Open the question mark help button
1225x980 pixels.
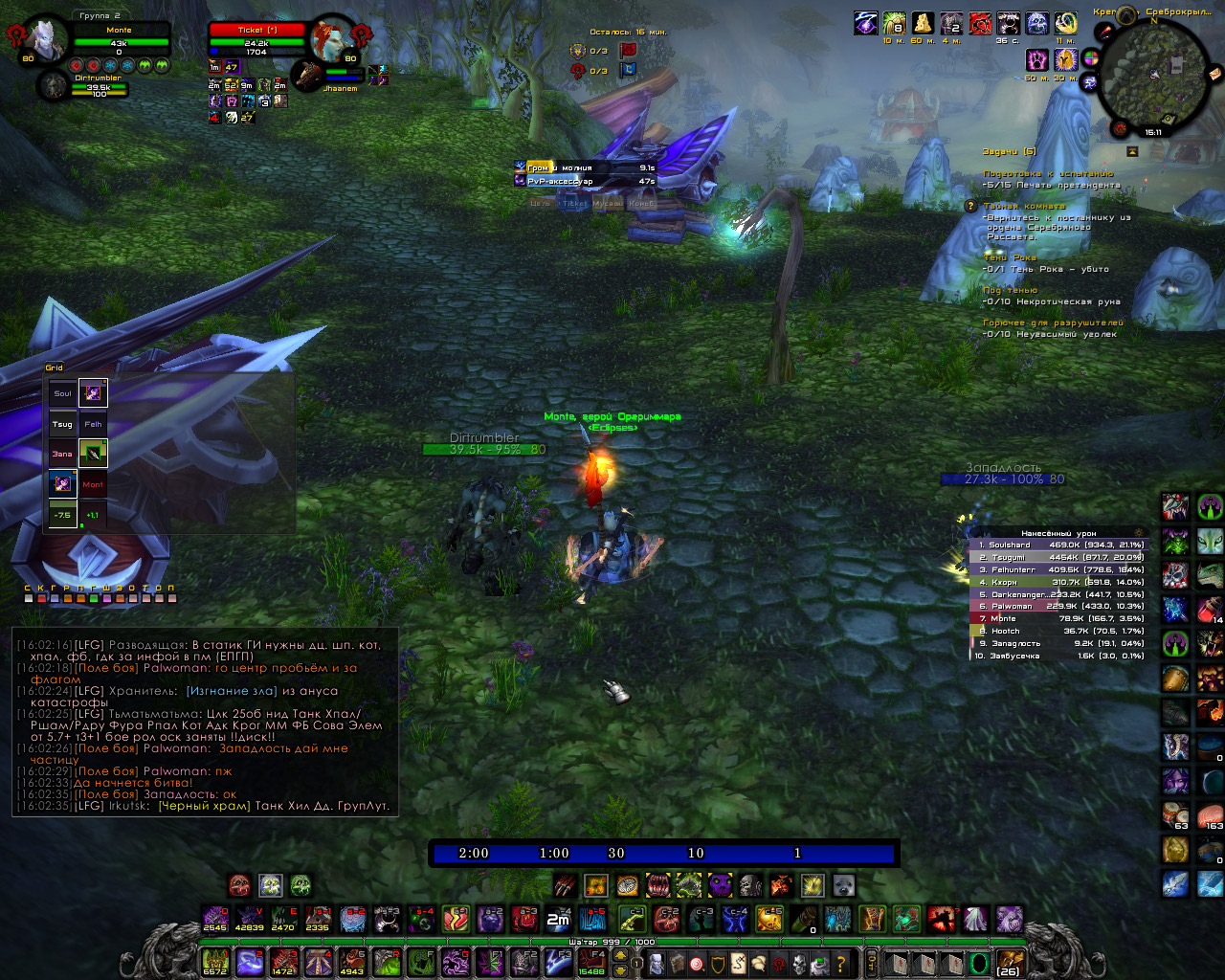coord(841,963)
